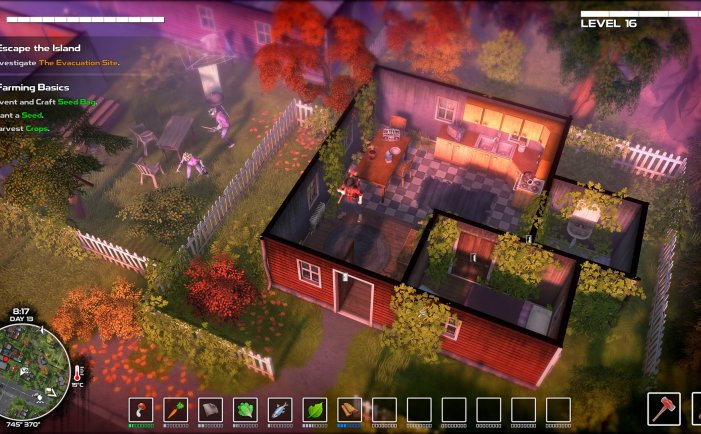Select the fish item slot
The image size is (701, 434).
coord(280,409)
